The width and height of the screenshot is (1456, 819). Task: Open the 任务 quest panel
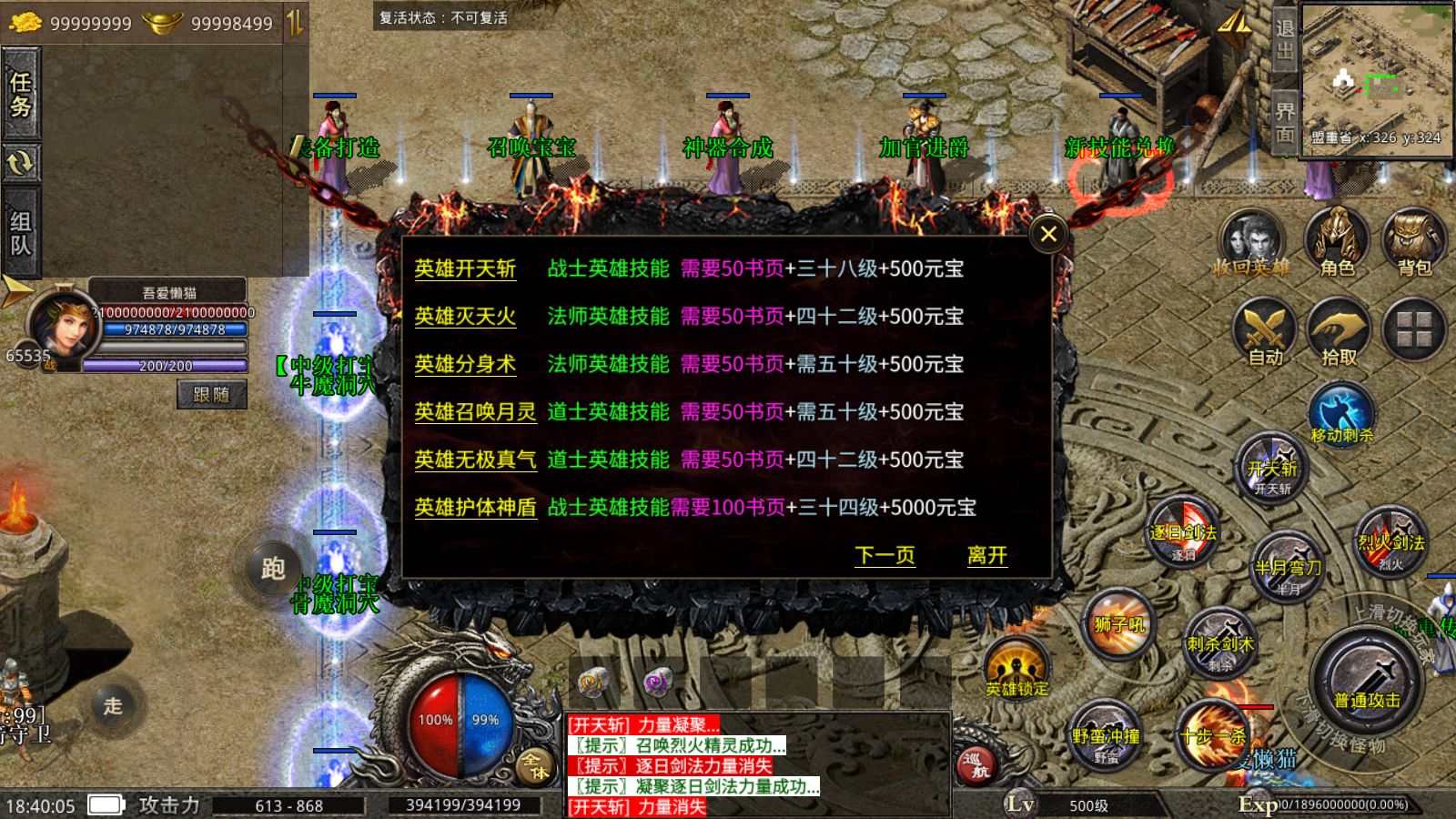pyautogui.click(x=20, y=95)
